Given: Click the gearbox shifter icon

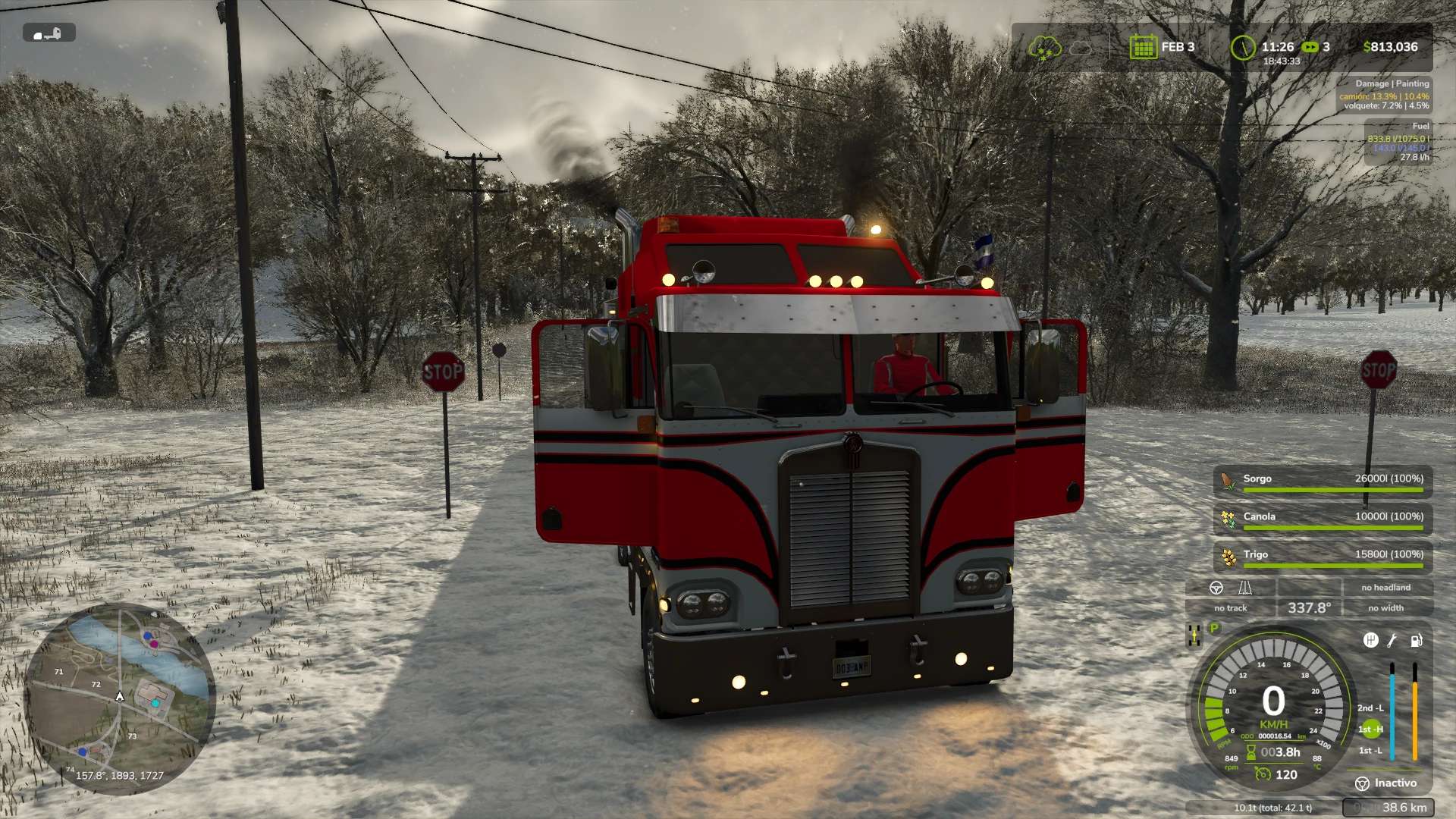Looking at the screenshot, I should (x=1370, y=641).
